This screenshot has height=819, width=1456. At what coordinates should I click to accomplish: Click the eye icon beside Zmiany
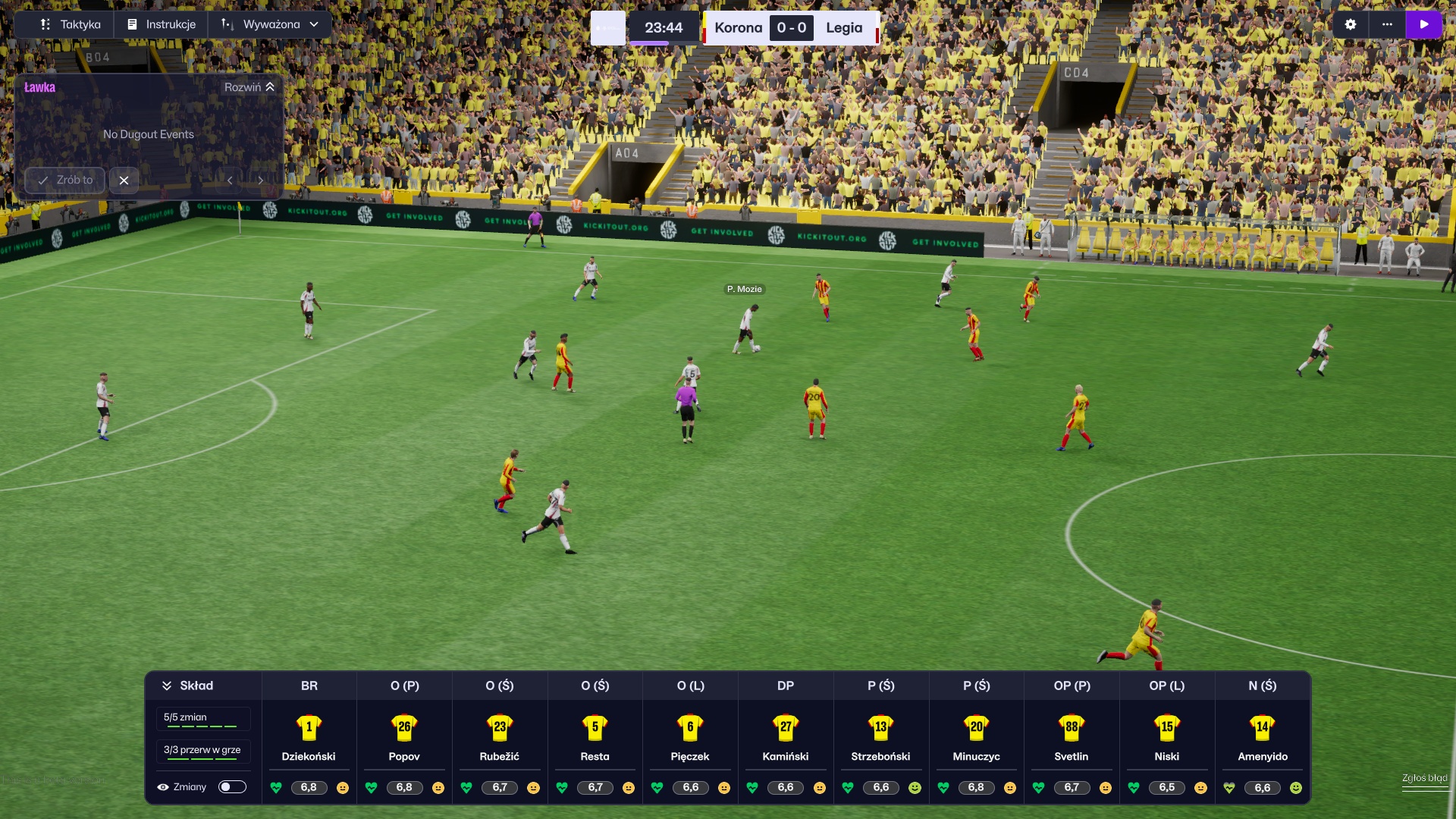point(162,787)
